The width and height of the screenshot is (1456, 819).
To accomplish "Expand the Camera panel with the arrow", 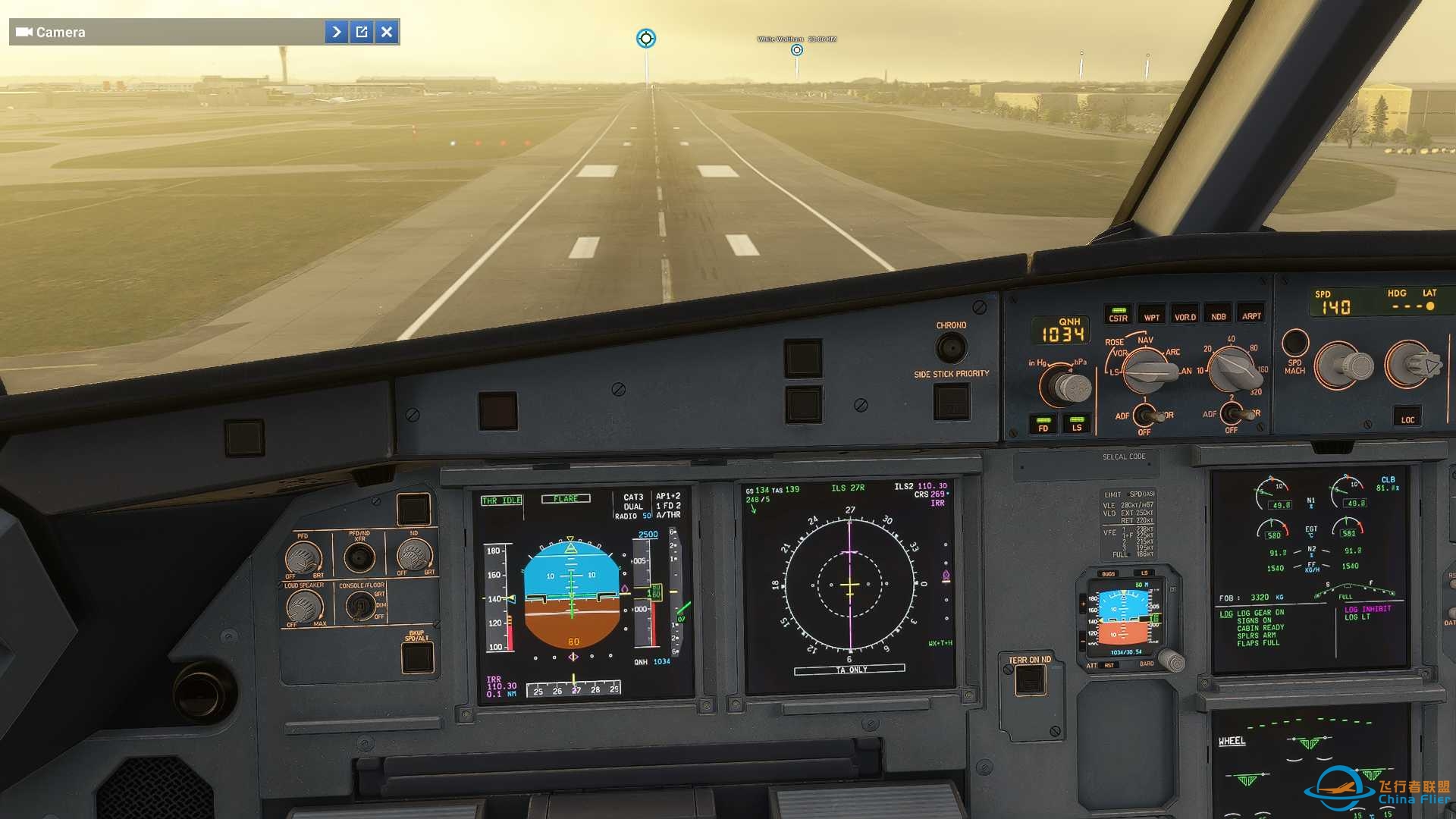I will coord(337,32).
